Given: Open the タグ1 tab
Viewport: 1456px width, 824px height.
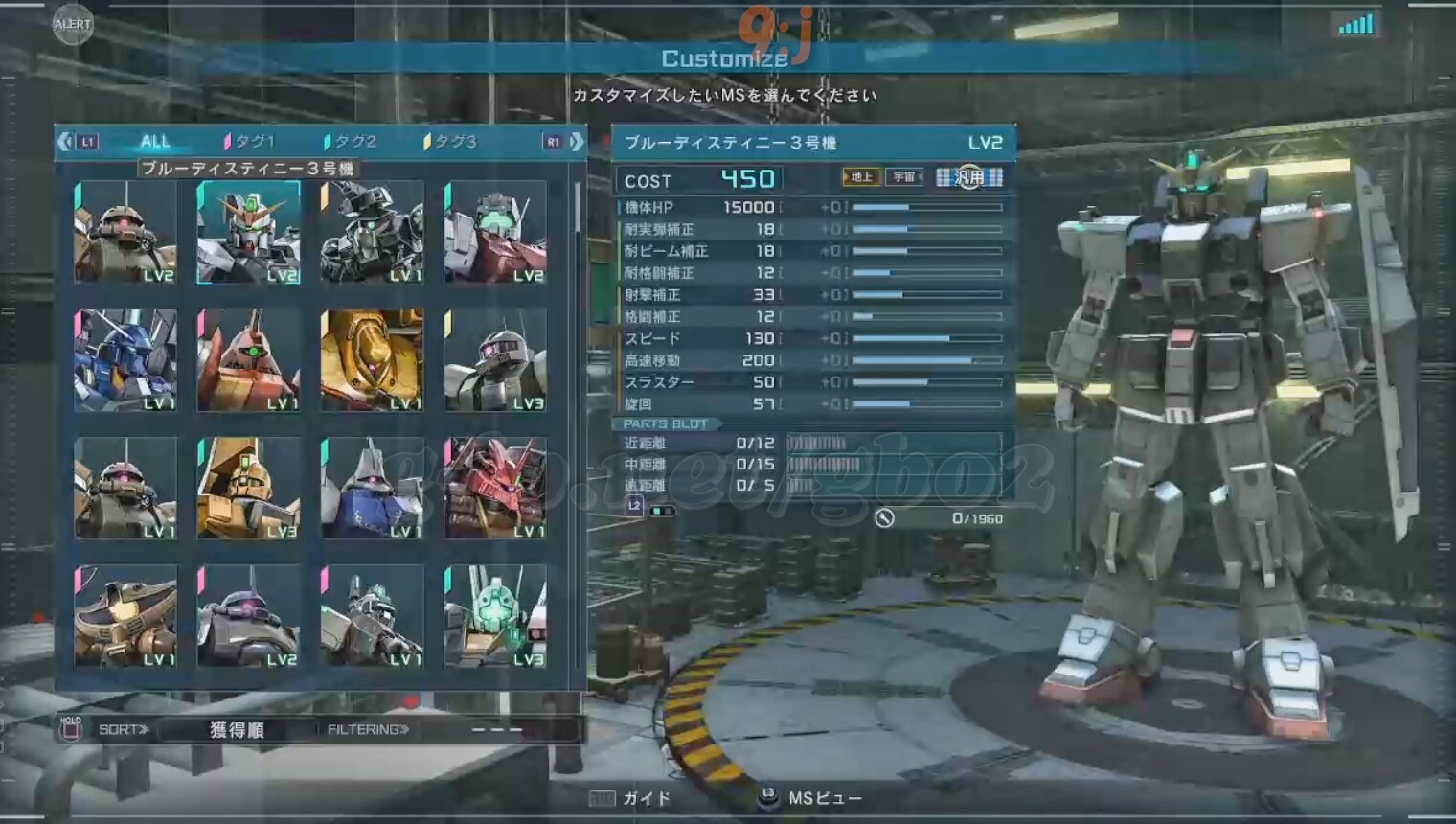Looking at the screenshot, I should point(251,142).
